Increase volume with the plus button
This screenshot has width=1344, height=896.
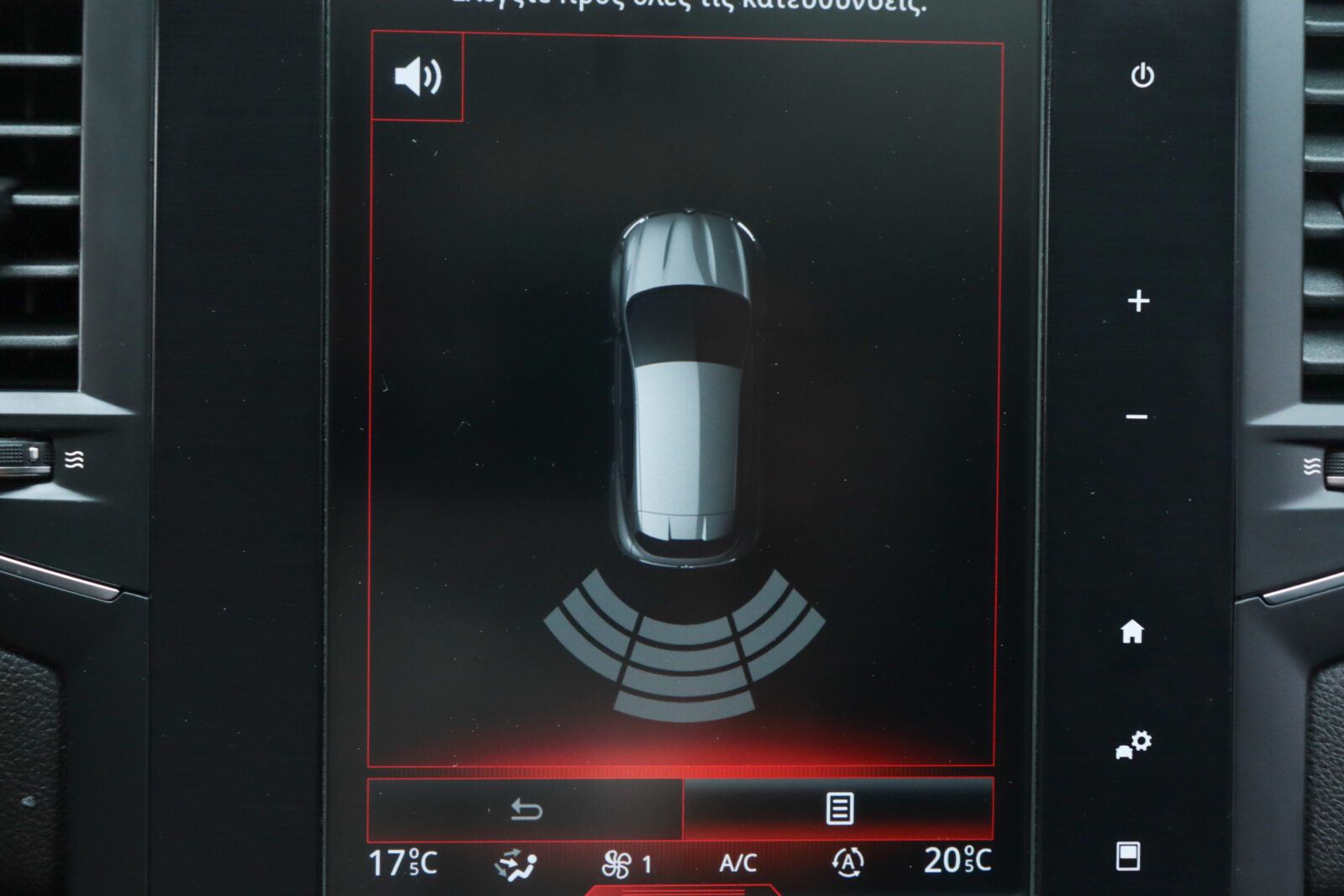tap(1138, 301)
